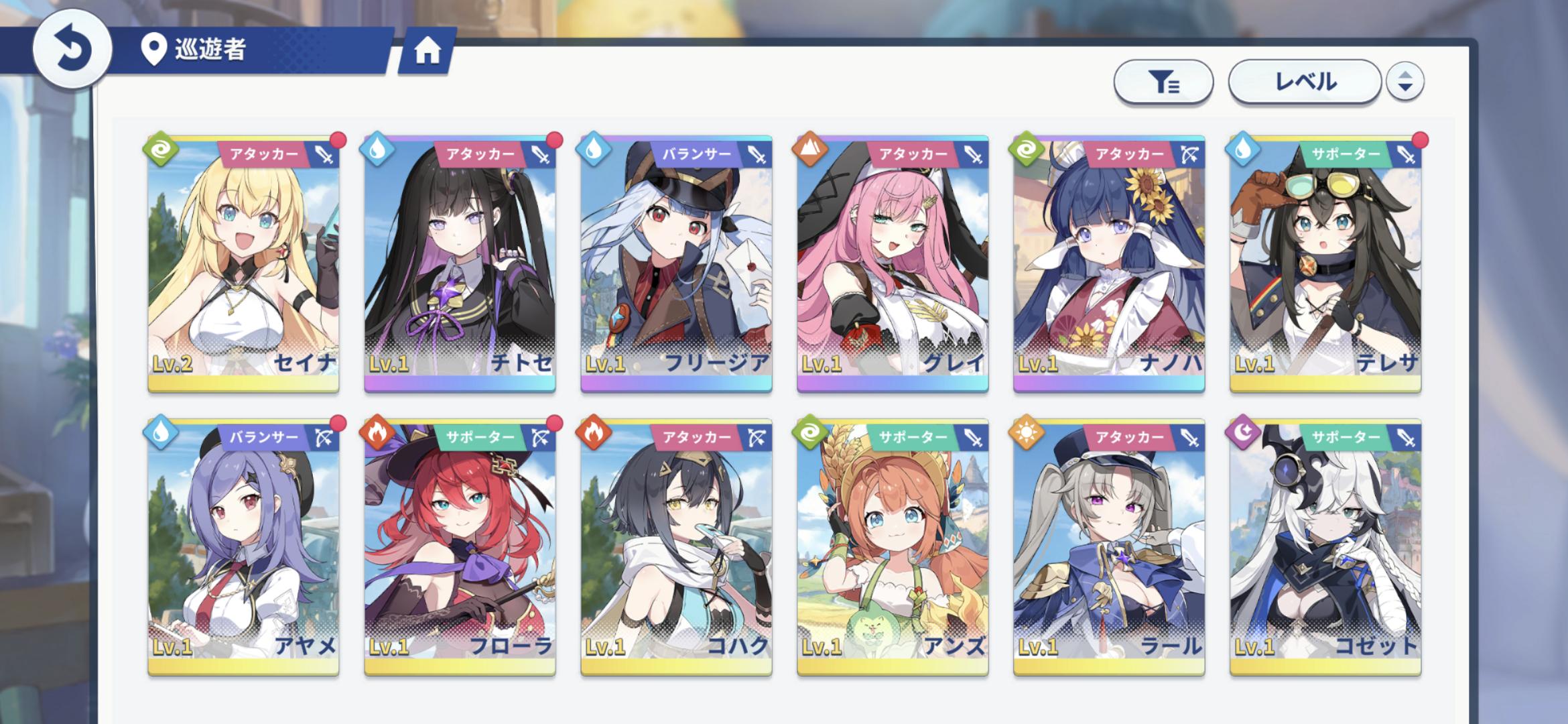View the テレサ character card
This screenshot has height=724, width=1568.
tap(1325, 263)
